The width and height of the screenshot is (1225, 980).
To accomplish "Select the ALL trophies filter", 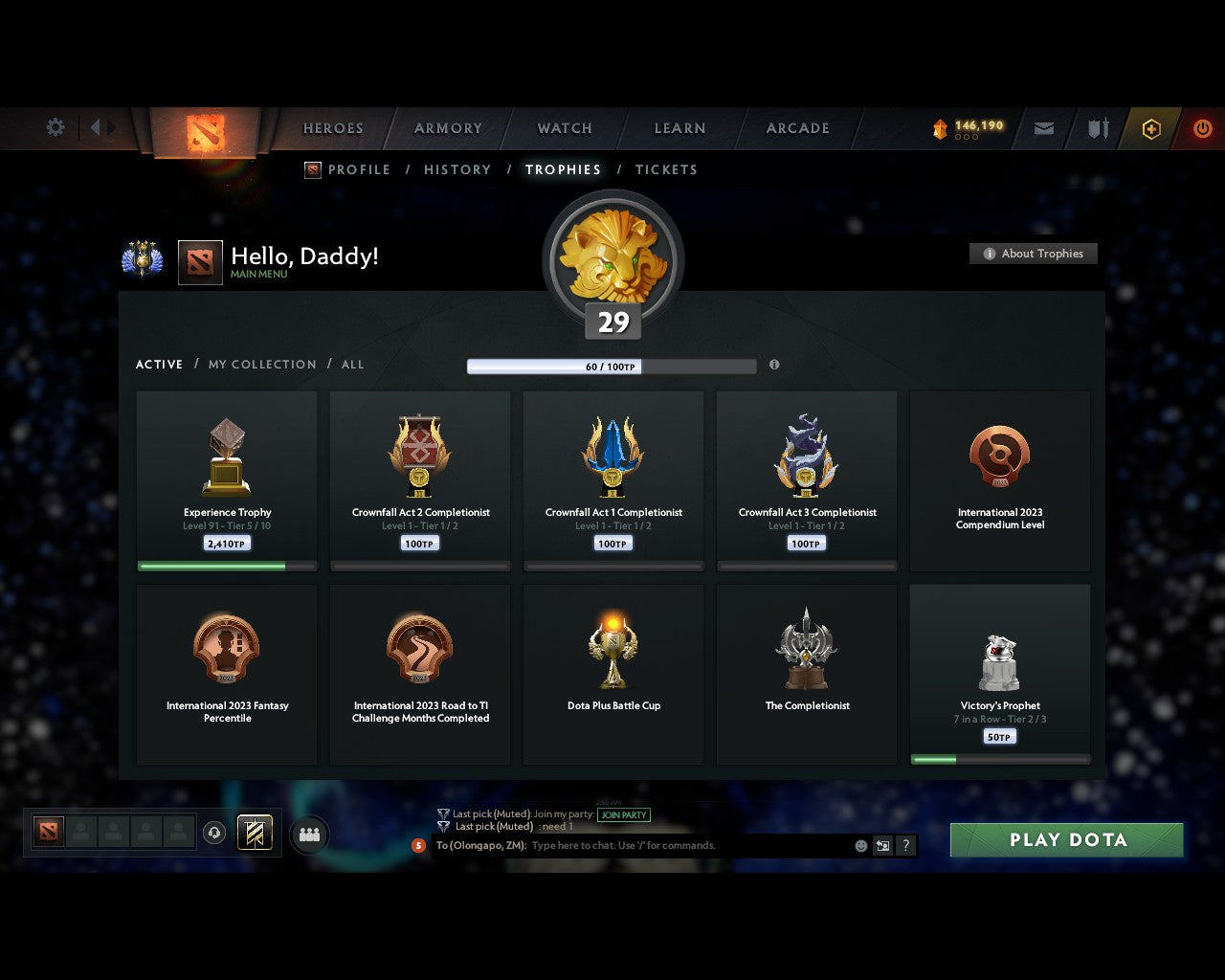I will [x=352, y=364].
